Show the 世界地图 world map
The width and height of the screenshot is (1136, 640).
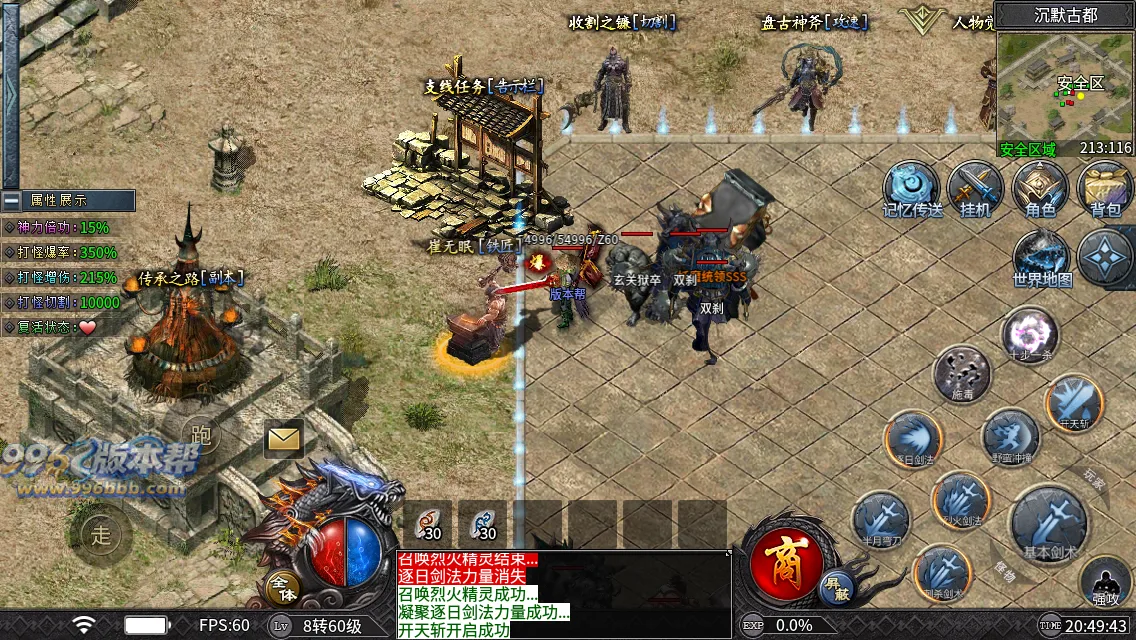(x=1042, y=256)
